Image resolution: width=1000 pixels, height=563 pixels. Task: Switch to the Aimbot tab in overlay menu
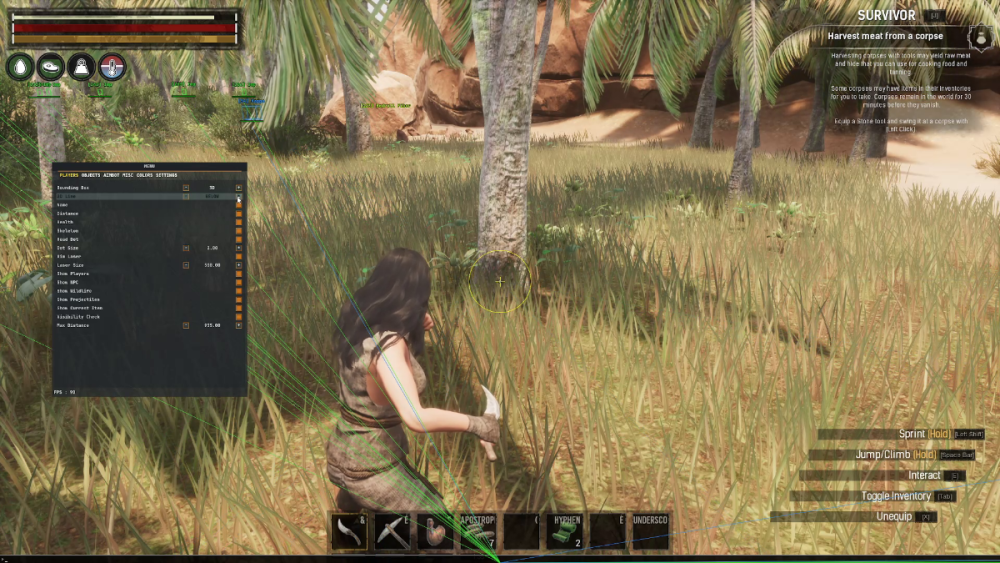tap(112, 175)
